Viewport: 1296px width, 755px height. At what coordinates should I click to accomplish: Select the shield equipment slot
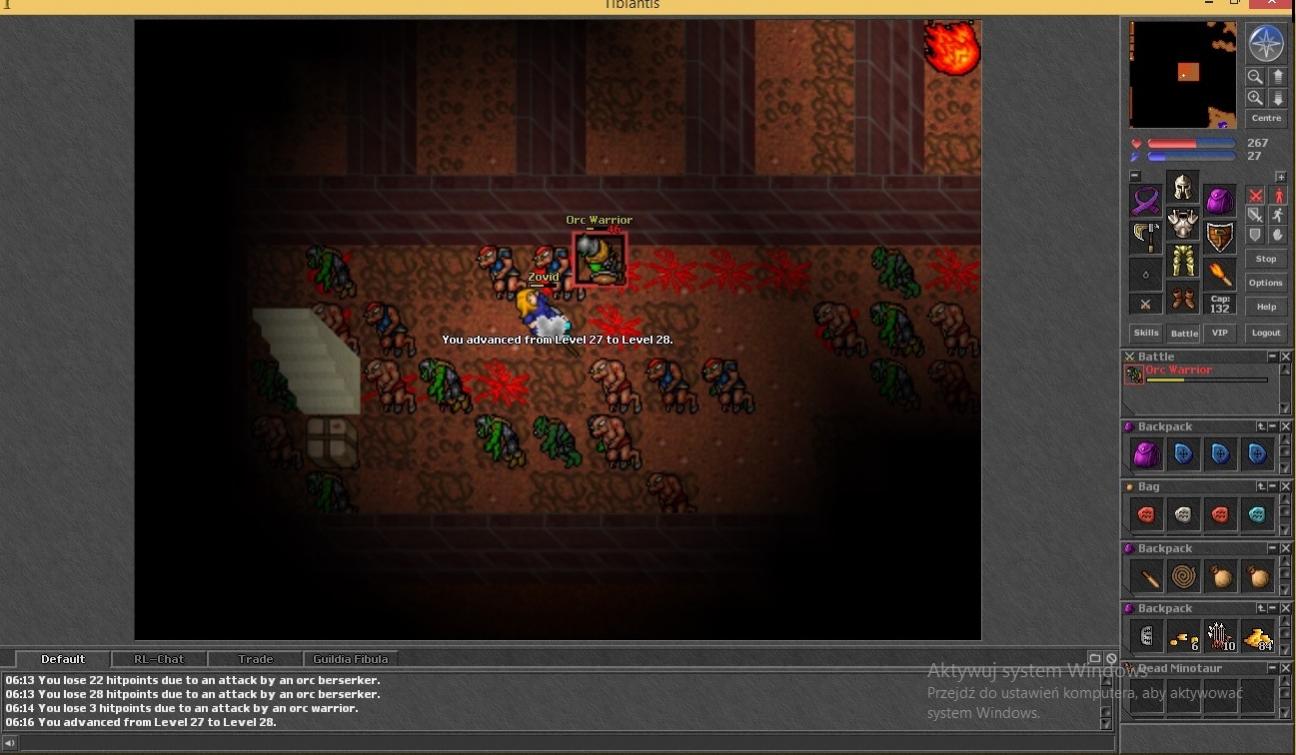(x=1220, y=237)
